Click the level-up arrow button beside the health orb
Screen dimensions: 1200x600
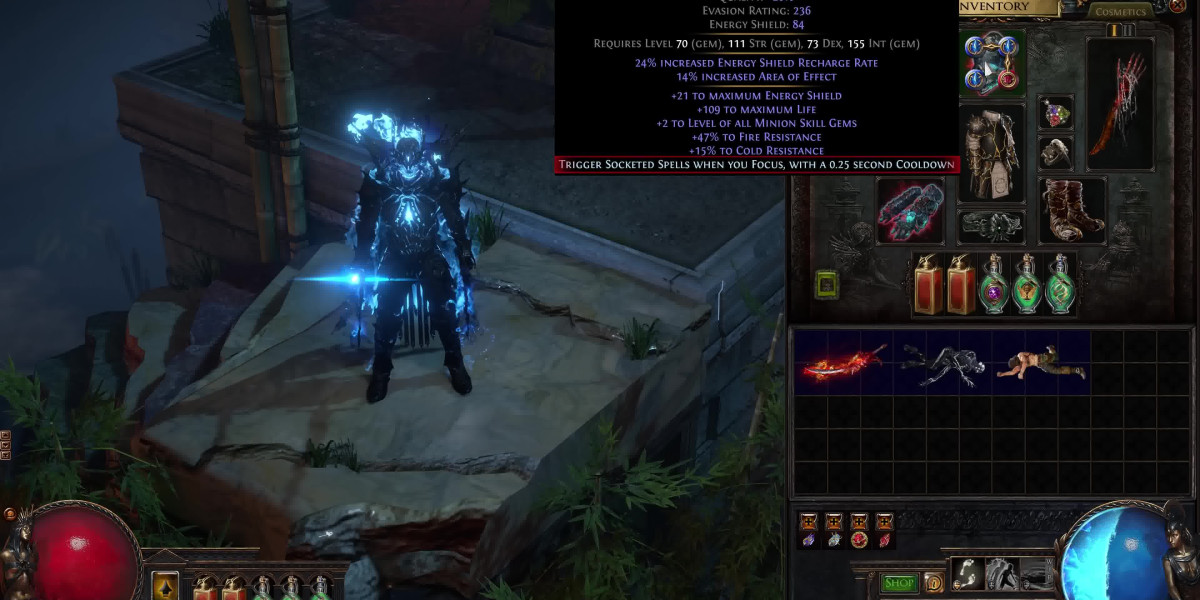[x=164, y=586]
